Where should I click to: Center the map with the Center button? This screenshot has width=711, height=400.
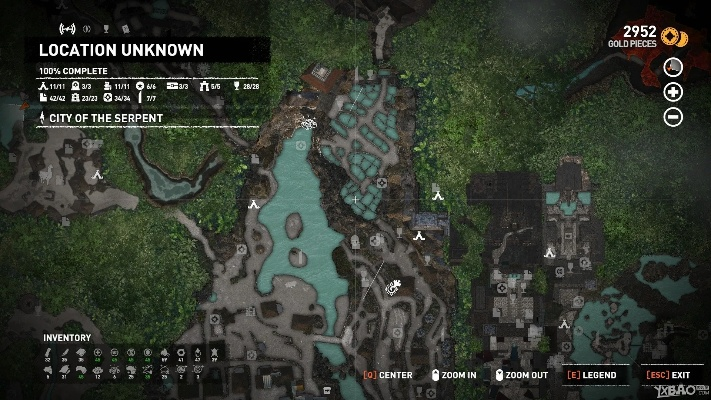pos(388,375)
